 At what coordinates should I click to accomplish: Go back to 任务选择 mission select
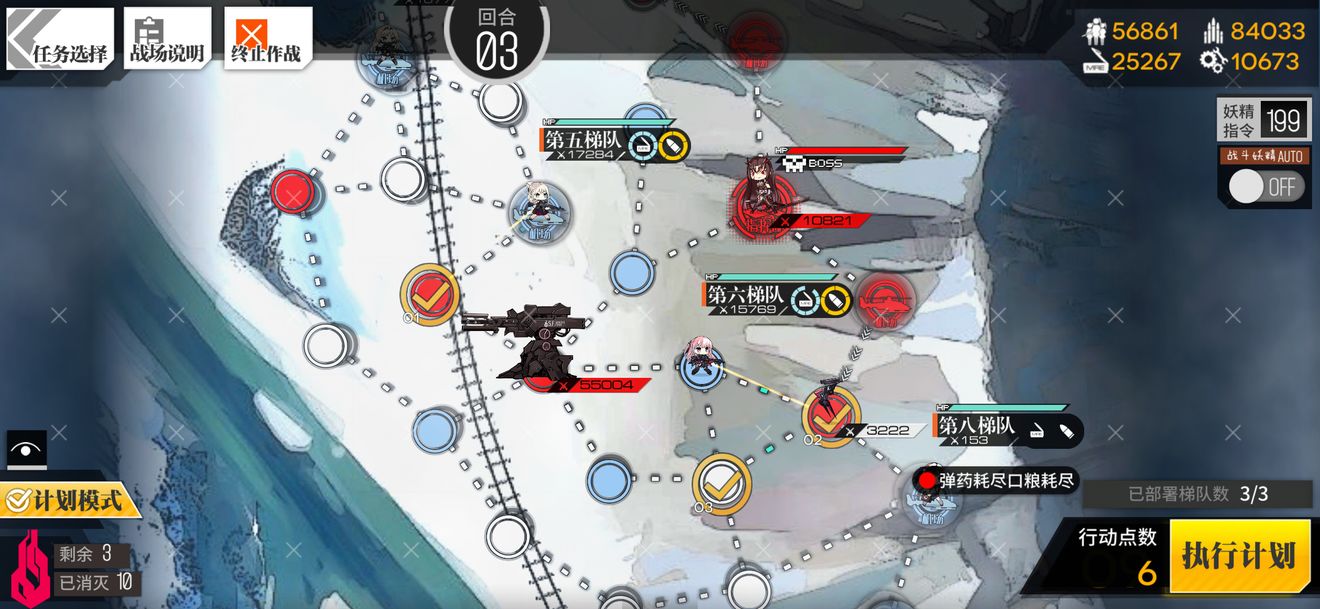coord(61,40)
